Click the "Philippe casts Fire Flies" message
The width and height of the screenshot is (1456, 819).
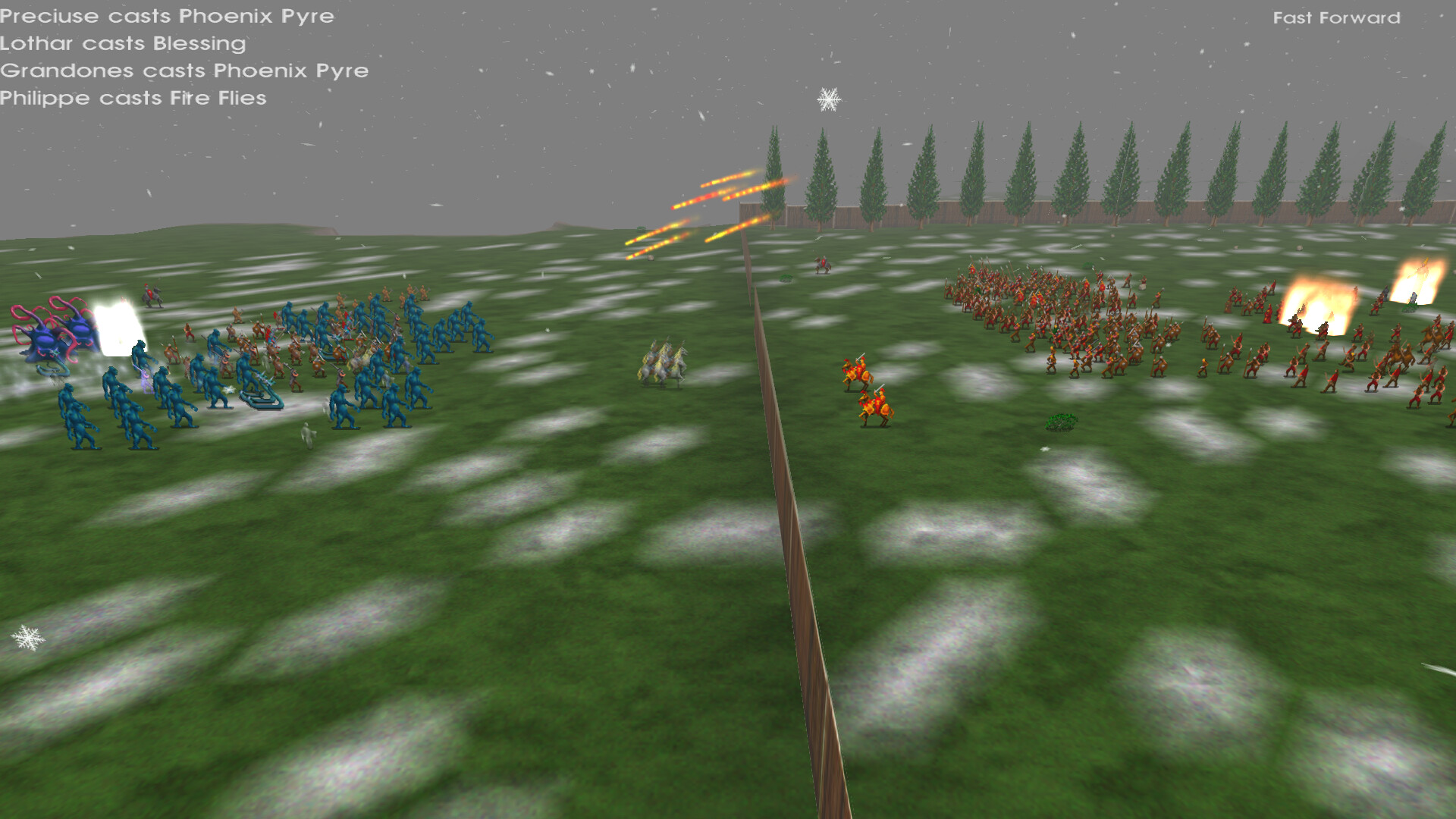click(133, 98)
